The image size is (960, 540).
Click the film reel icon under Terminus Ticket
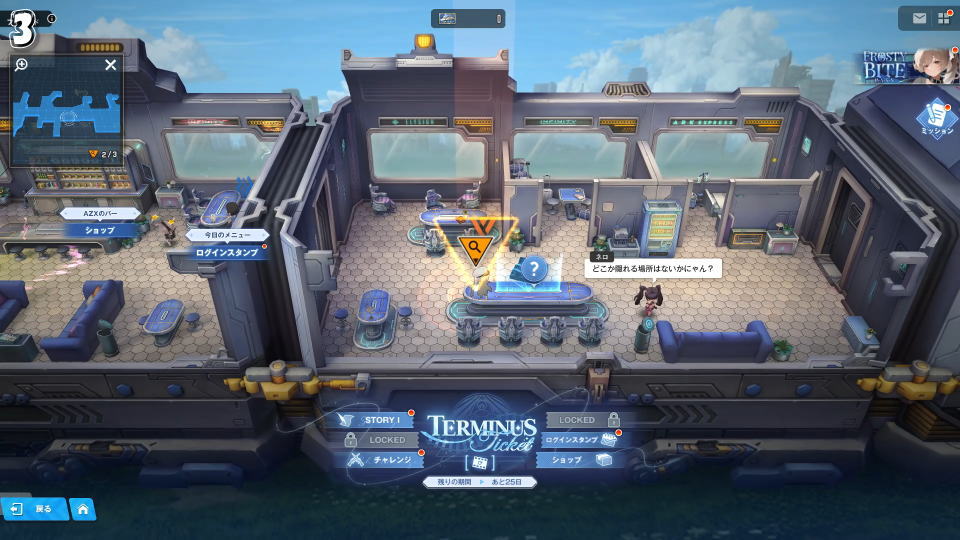click(x=479, y=463)
